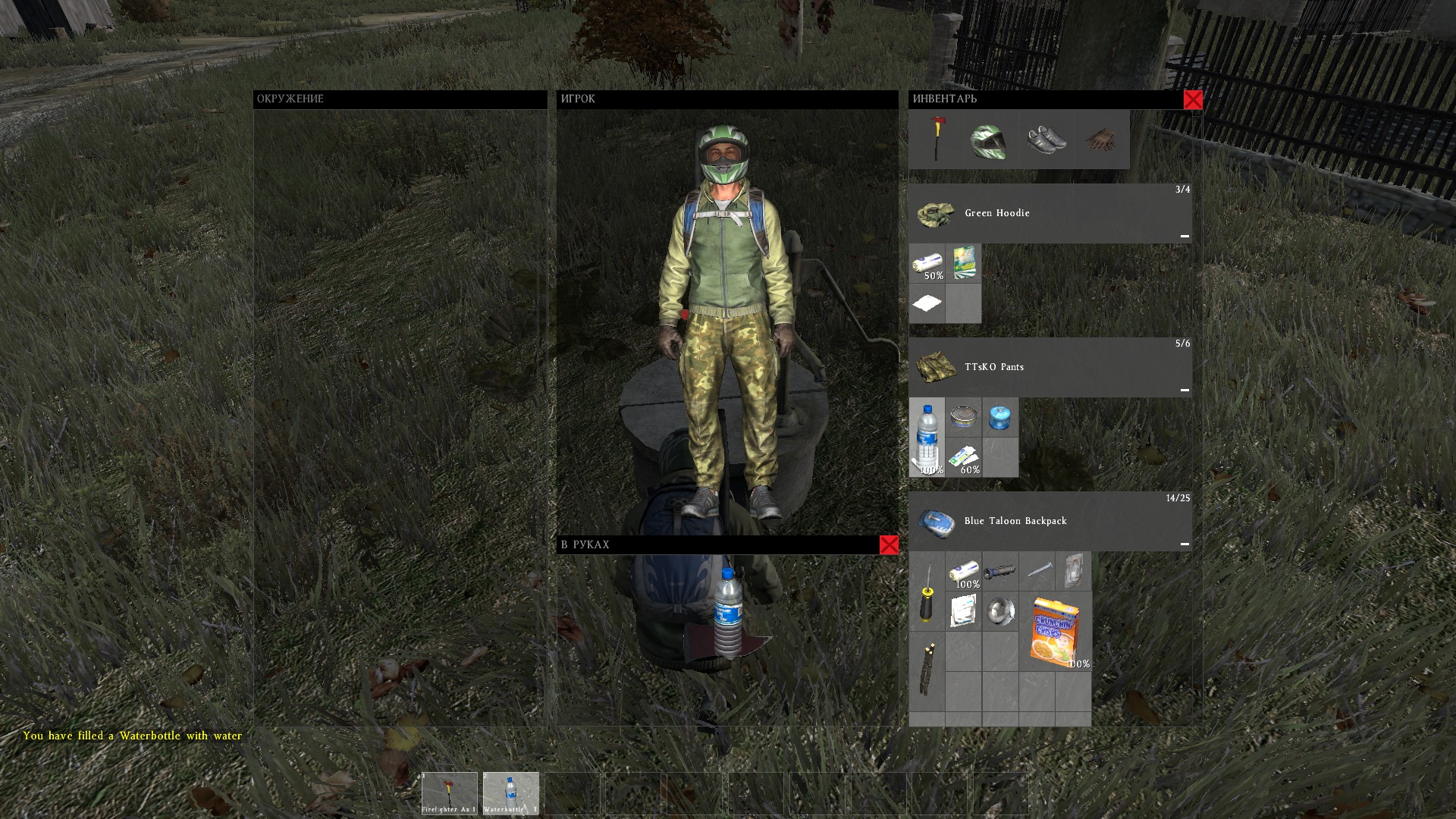Click the blue gas canister icon
The width and height of the screenshot is (1456, 819).
pyautogui.click(x=999, y=418)
